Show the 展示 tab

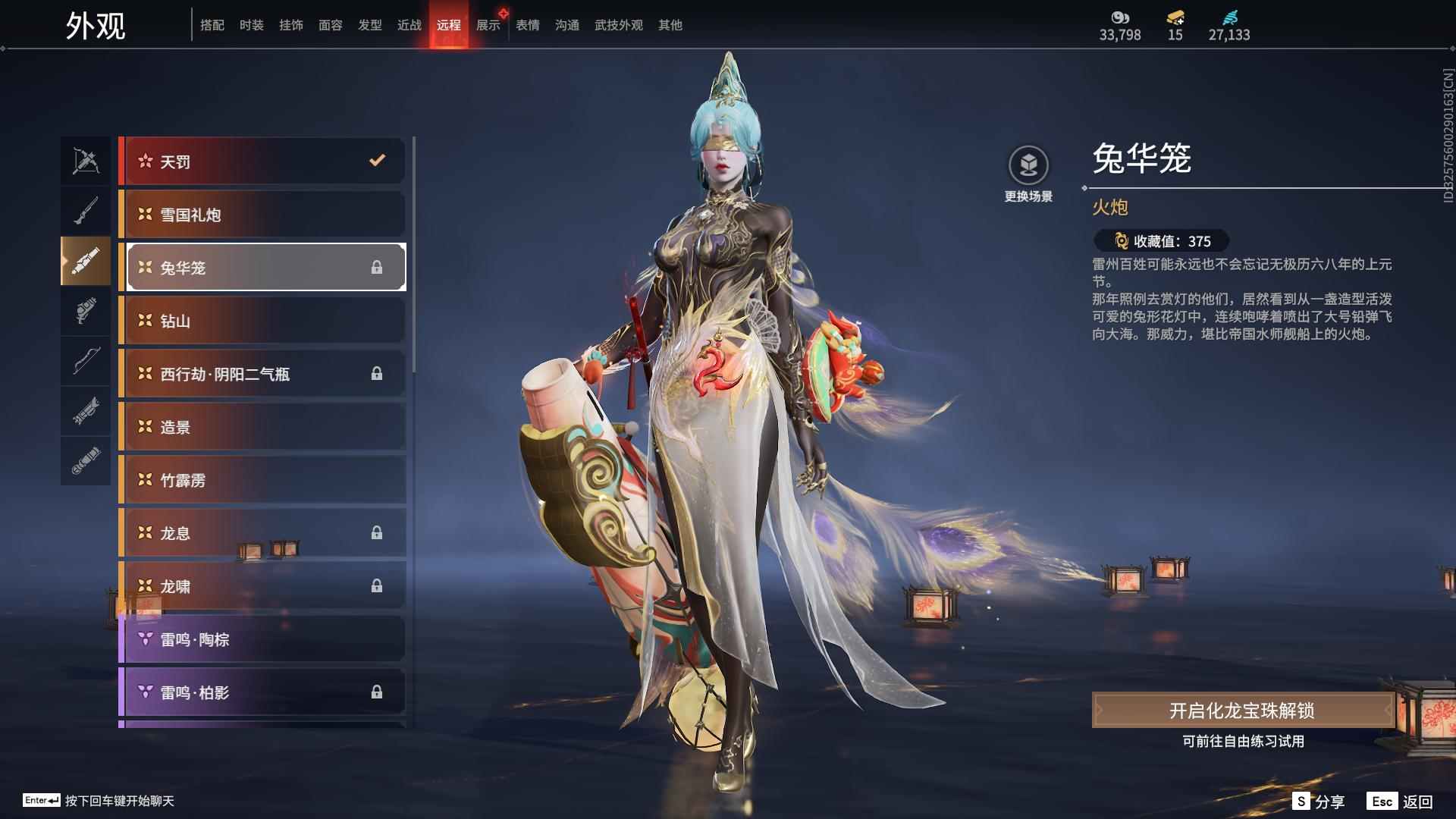click(x=488, y=25)
